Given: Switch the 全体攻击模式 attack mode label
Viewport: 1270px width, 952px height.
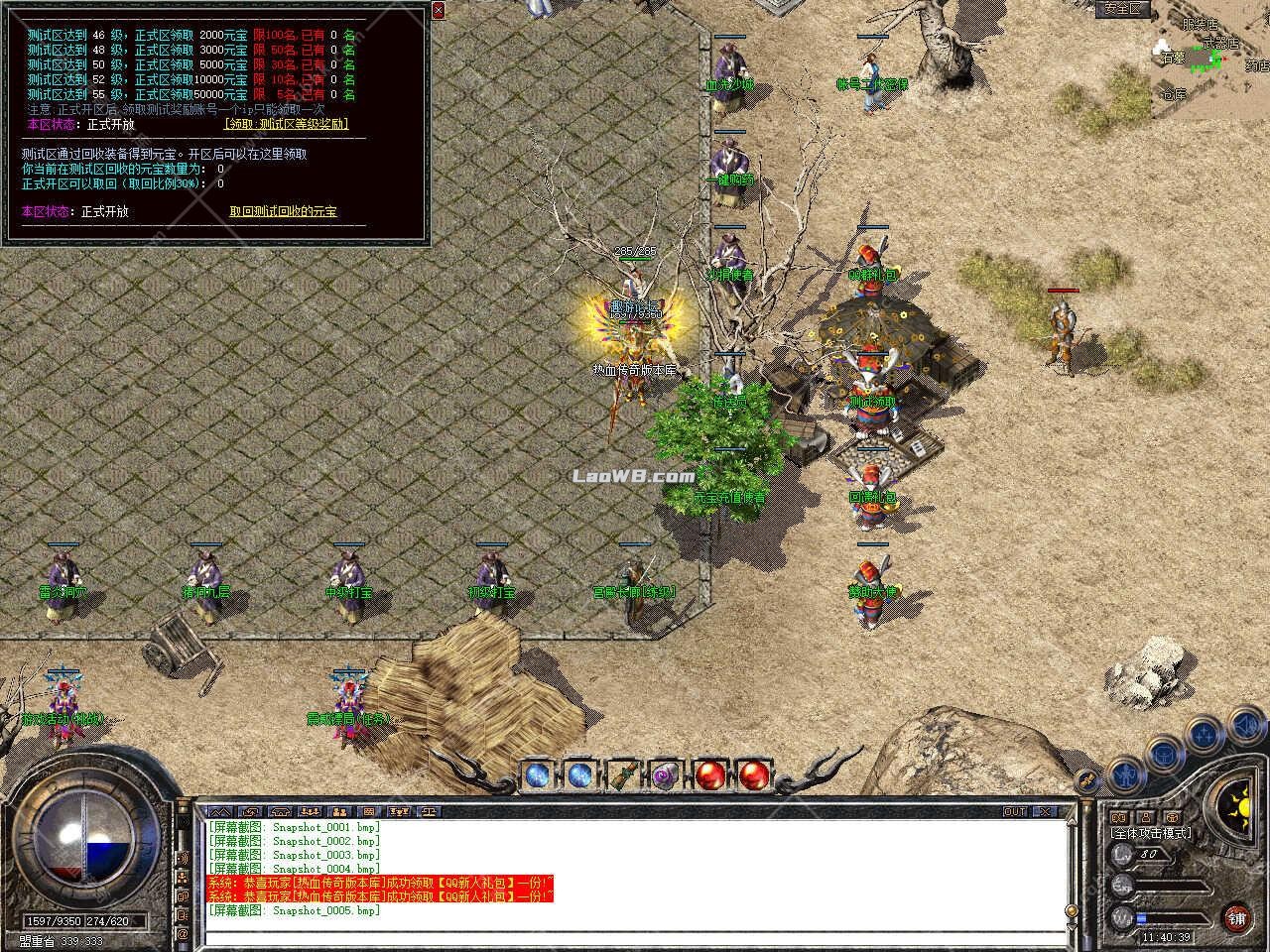Looking at the screenshot, I should coord(1151,833).
